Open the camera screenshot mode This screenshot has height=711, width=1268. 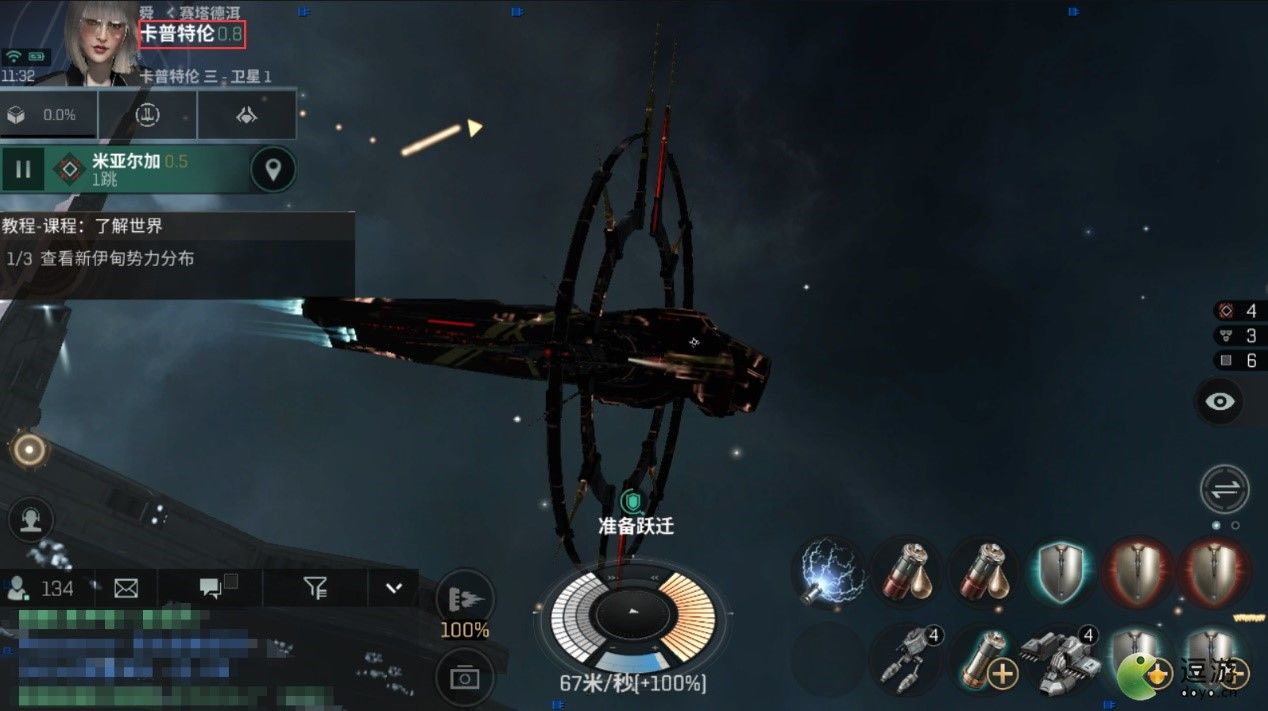(465, 678)
